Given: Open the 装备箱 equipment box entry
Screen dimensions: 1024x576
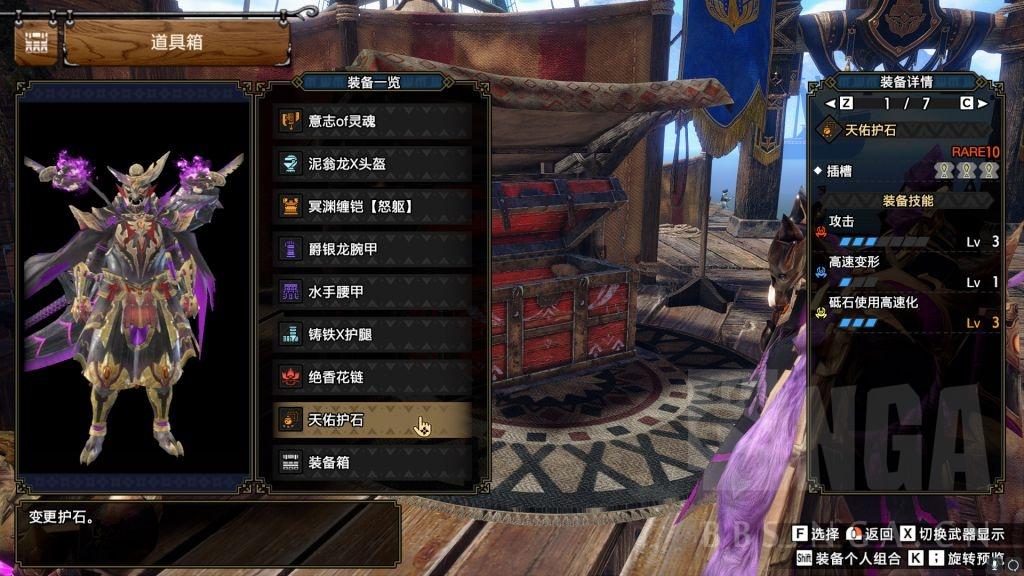Looking at the screenshot, I should (372, 463).
